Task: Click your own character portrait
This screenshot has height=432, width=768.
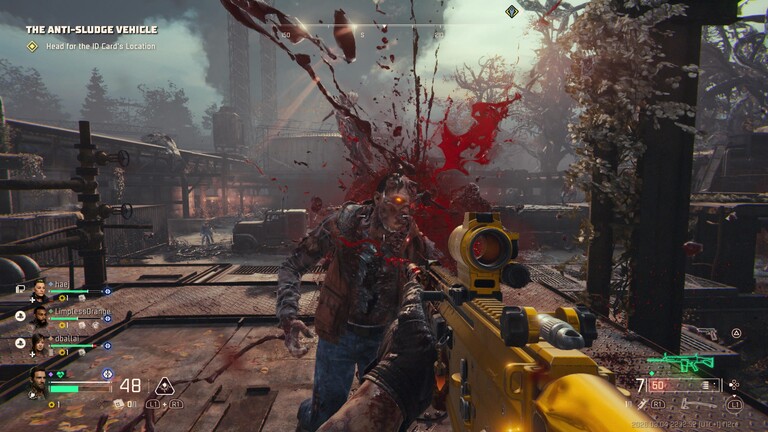Action: 38,382
